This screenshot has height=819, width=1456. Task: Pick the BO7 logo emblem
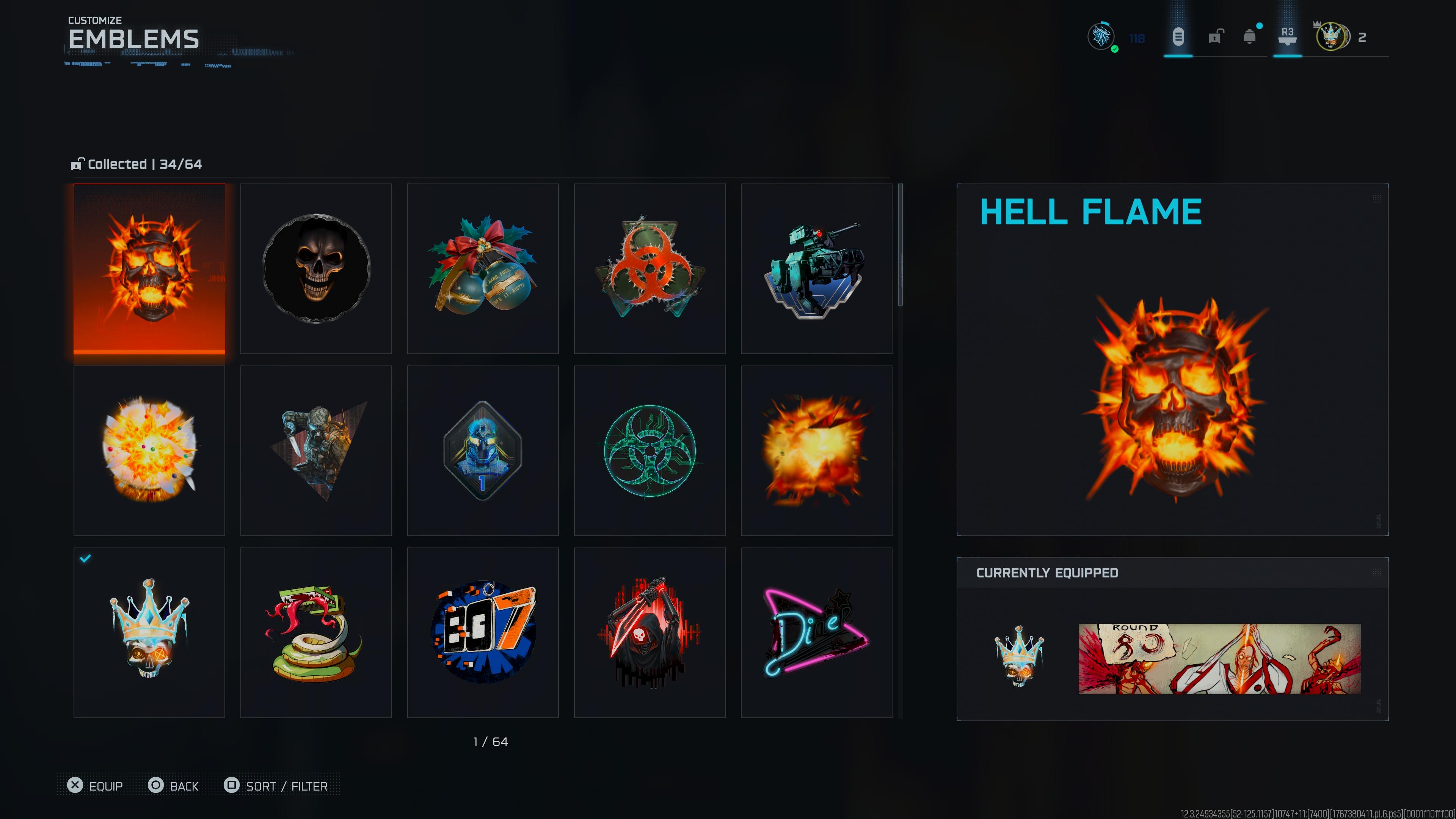483,632
